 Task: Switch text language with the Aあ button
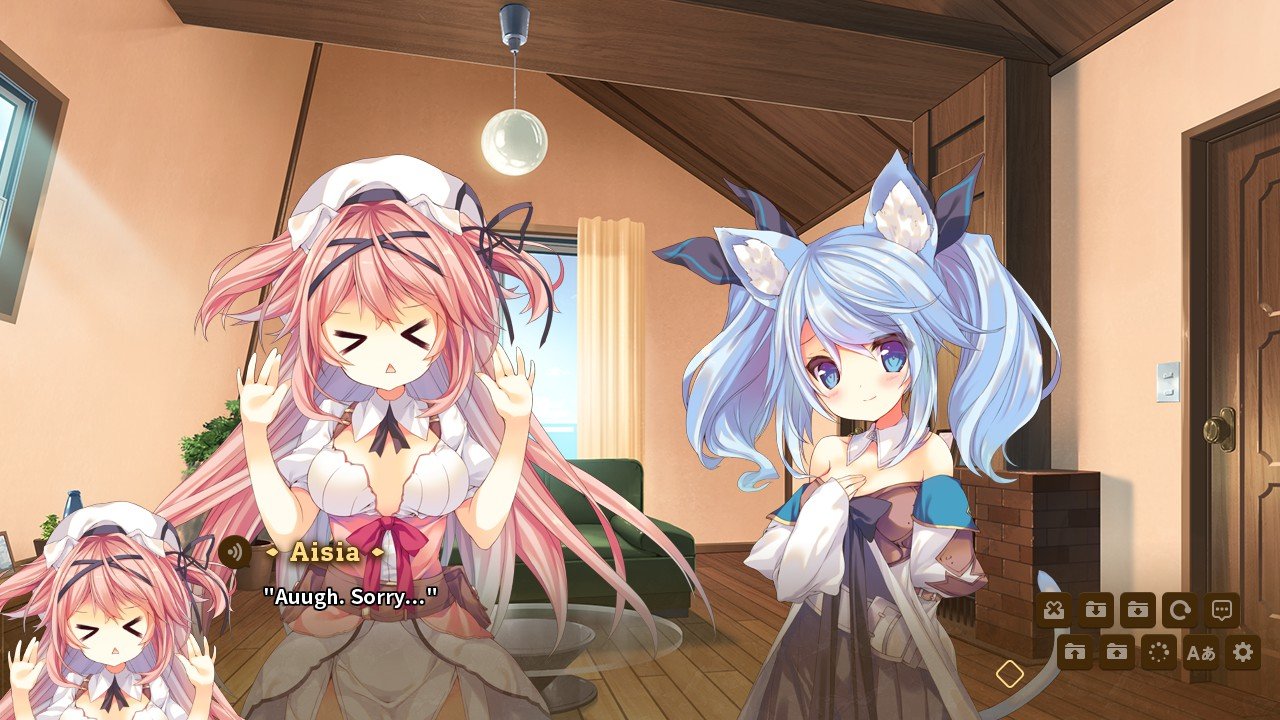click(1200, 651)
